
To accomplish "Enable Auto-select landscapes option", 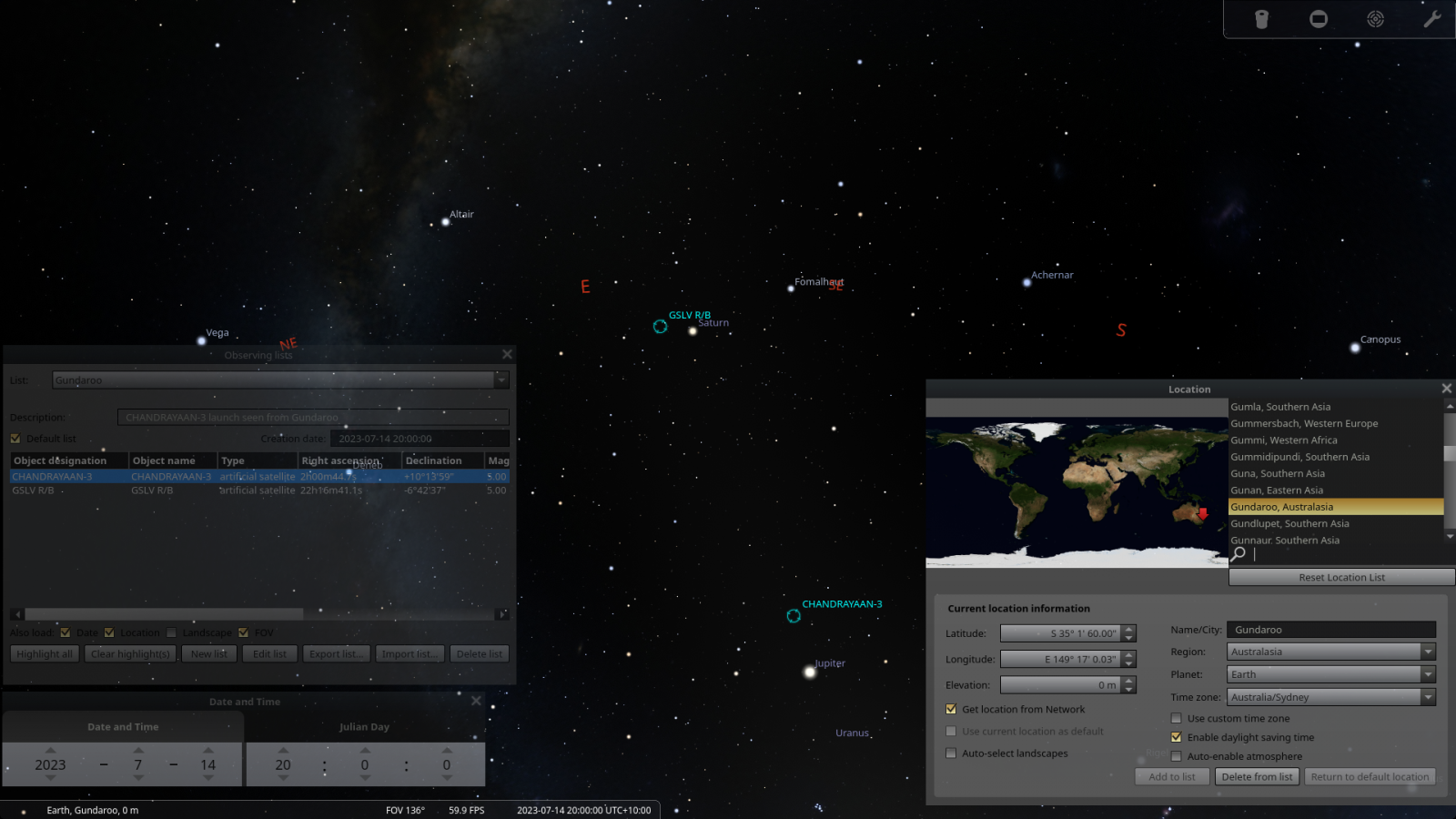I will tap(951, 753).
